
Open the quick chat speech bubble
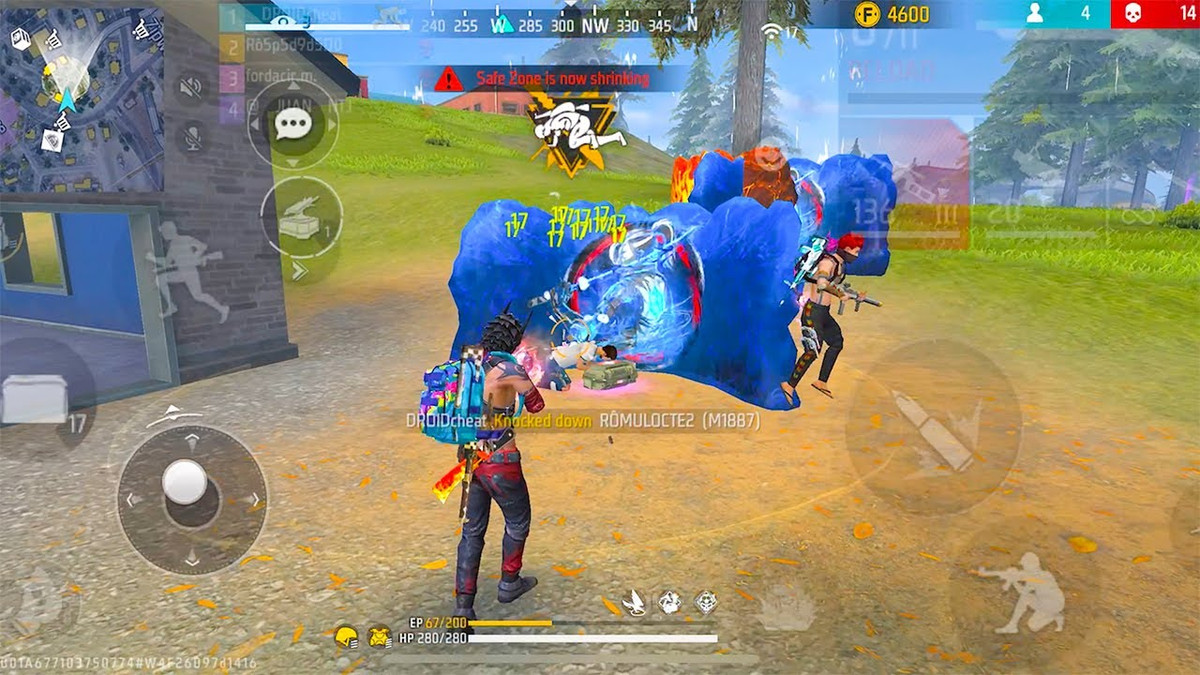coord(292,125)
